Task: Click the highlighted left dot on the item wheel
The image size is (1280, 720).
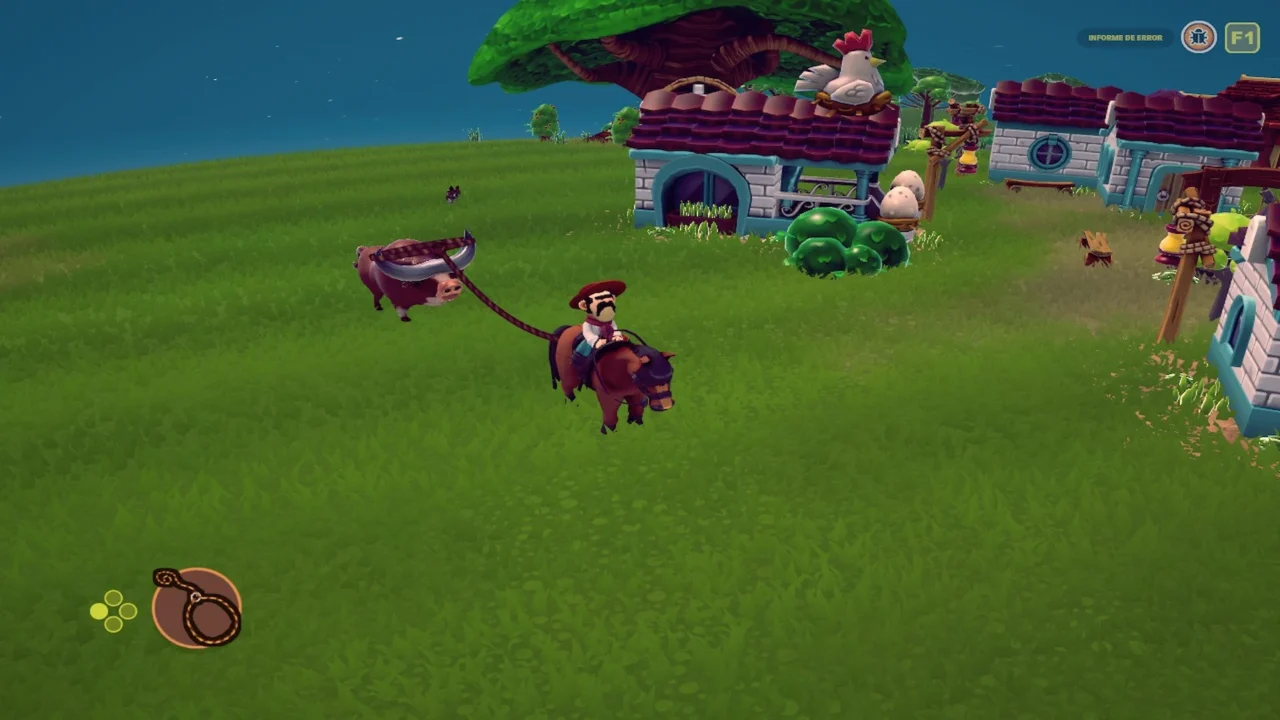Action: (98, 611)
